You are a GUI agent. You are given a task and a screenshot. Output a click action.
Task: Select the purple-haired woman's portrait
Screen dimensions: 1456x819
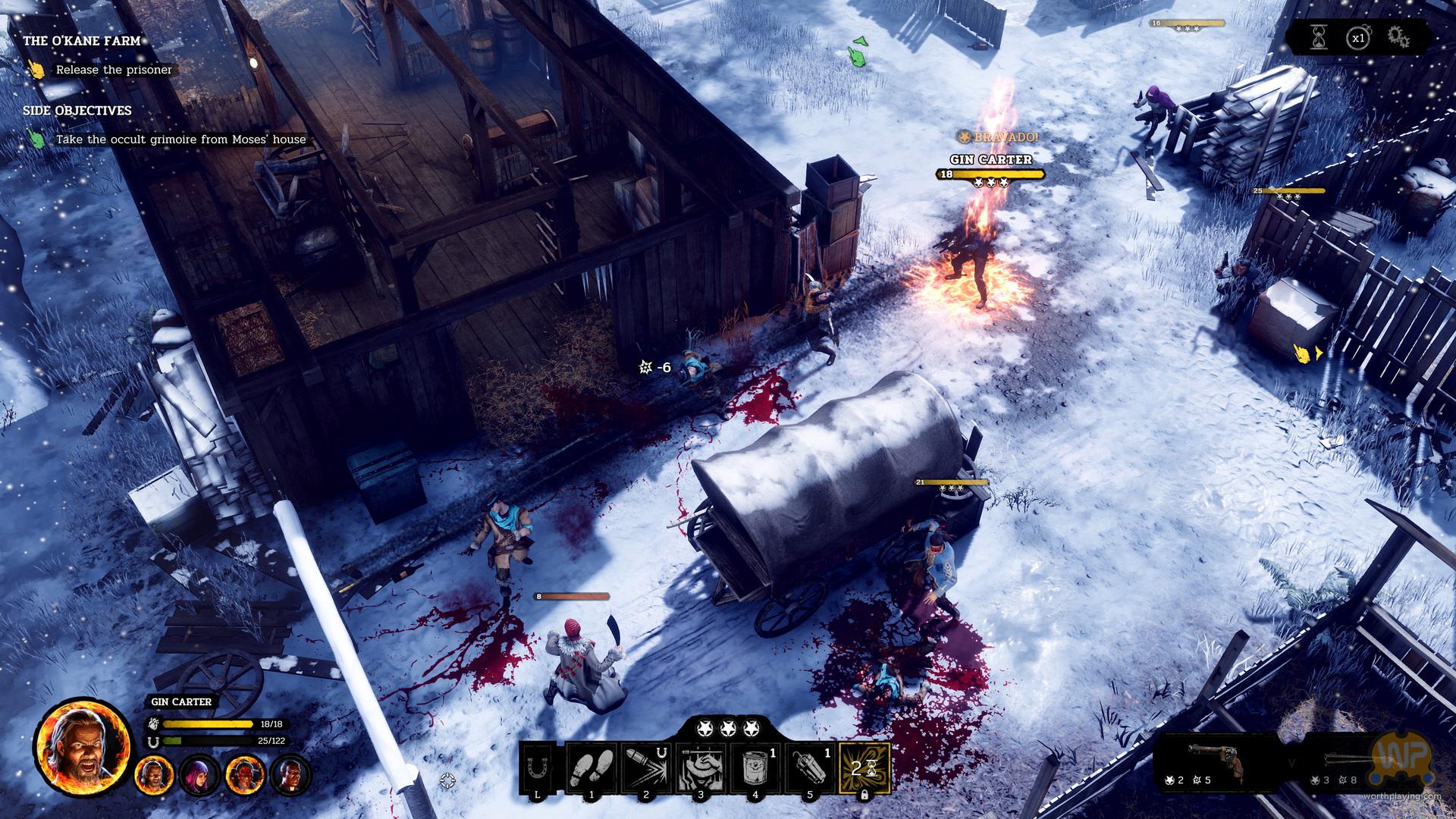coord(199,775)
